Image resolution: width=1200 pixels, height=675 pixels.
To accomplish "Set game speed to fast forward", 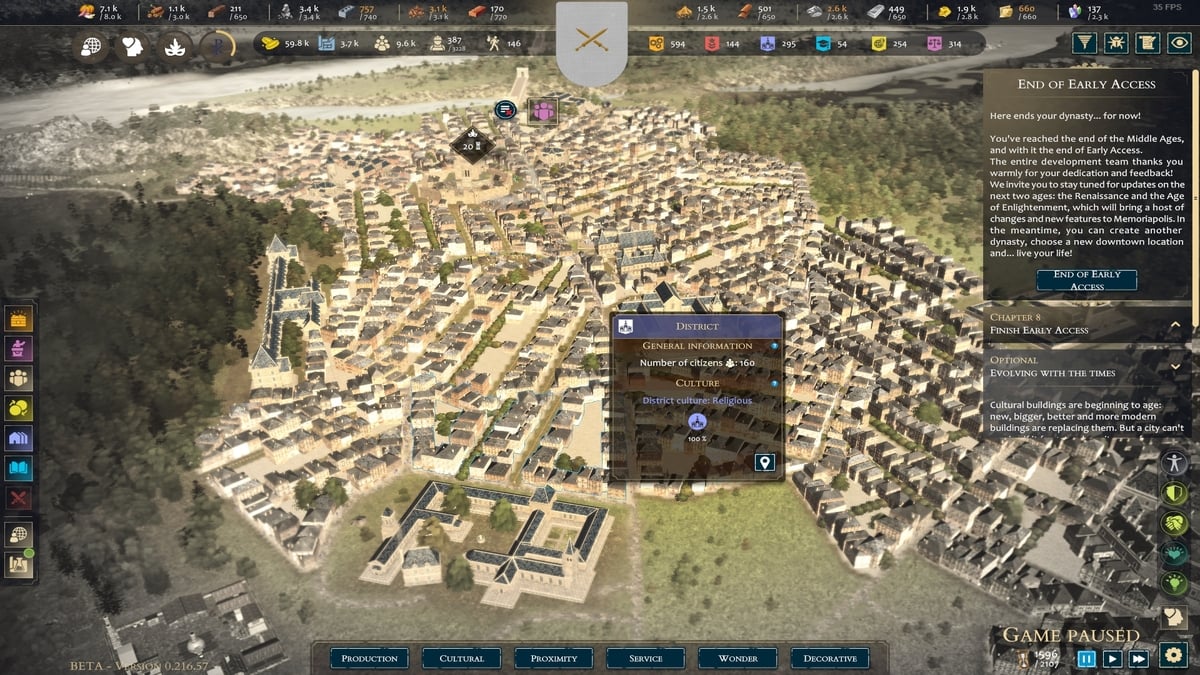I will (x=1138, y=658).
